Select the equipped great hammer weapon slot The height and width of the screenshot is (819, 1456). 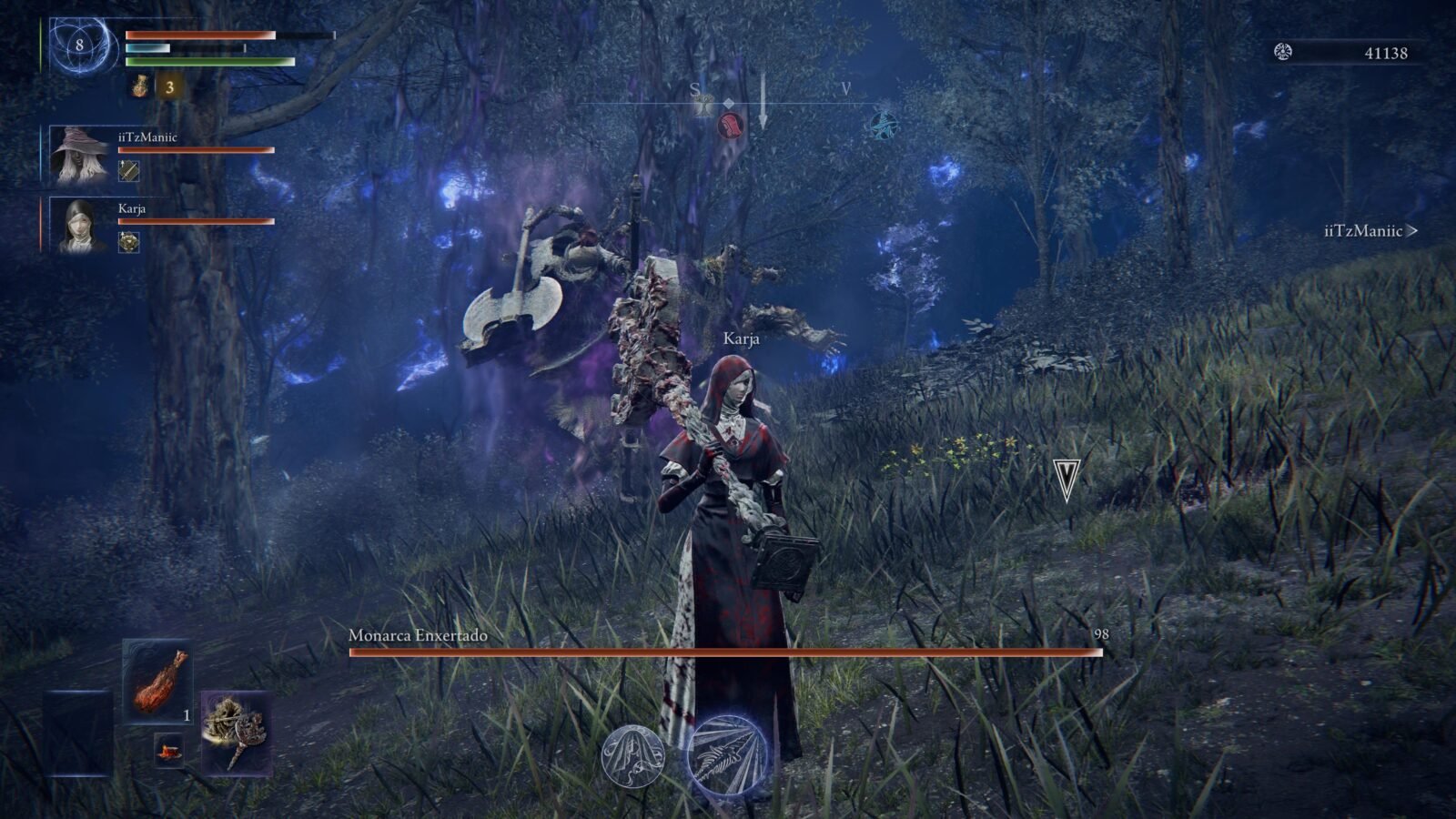point(236,731)
